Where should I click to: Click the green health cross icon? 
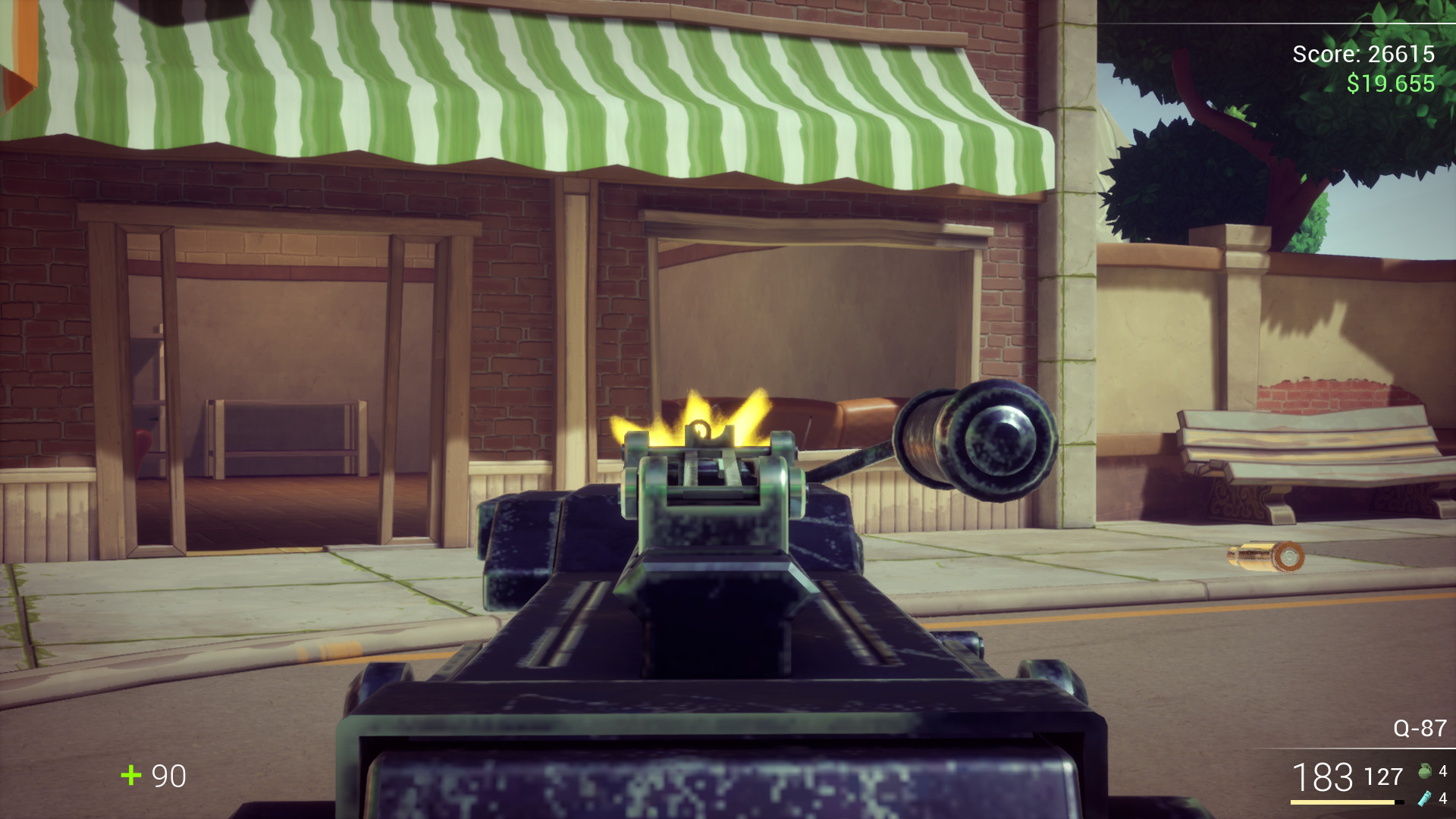point(130,777)
